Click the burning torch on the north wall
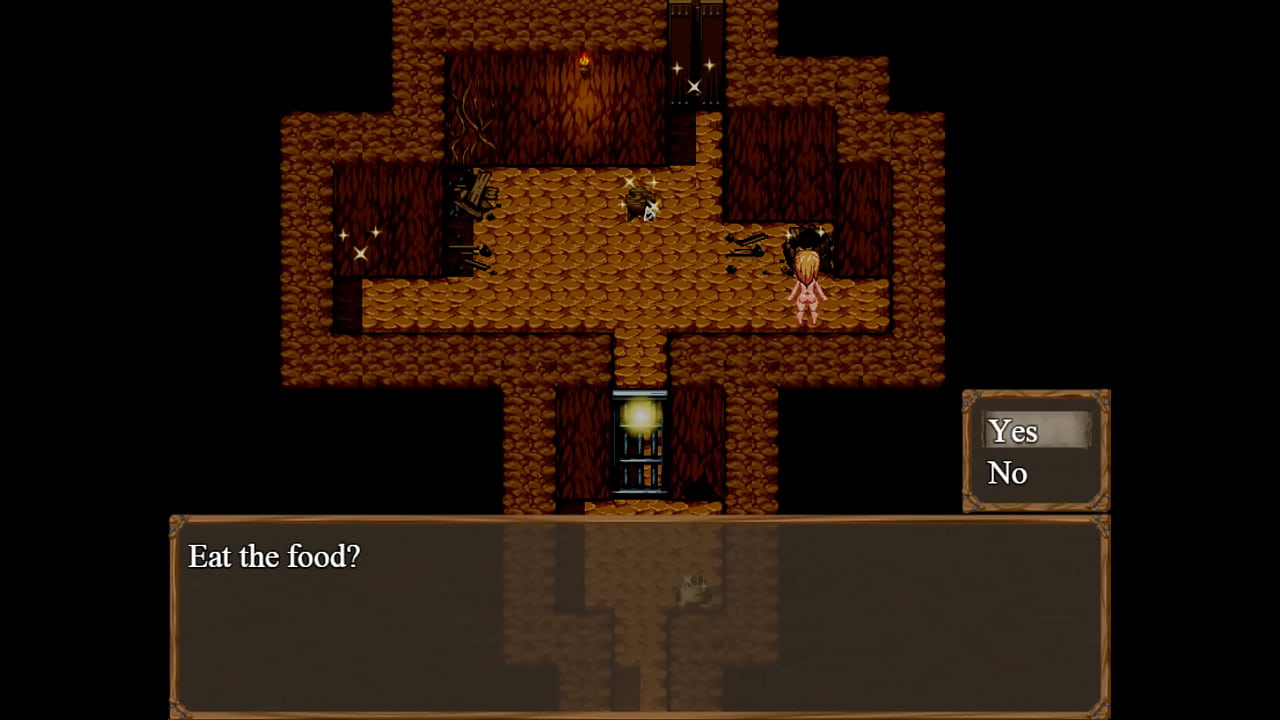The image size is (1280, 720). 584,62
